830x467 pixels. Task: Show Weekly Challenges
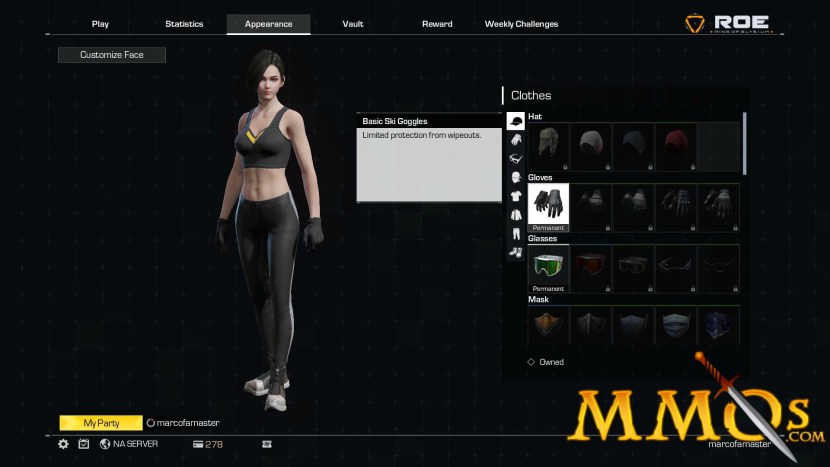521,24
